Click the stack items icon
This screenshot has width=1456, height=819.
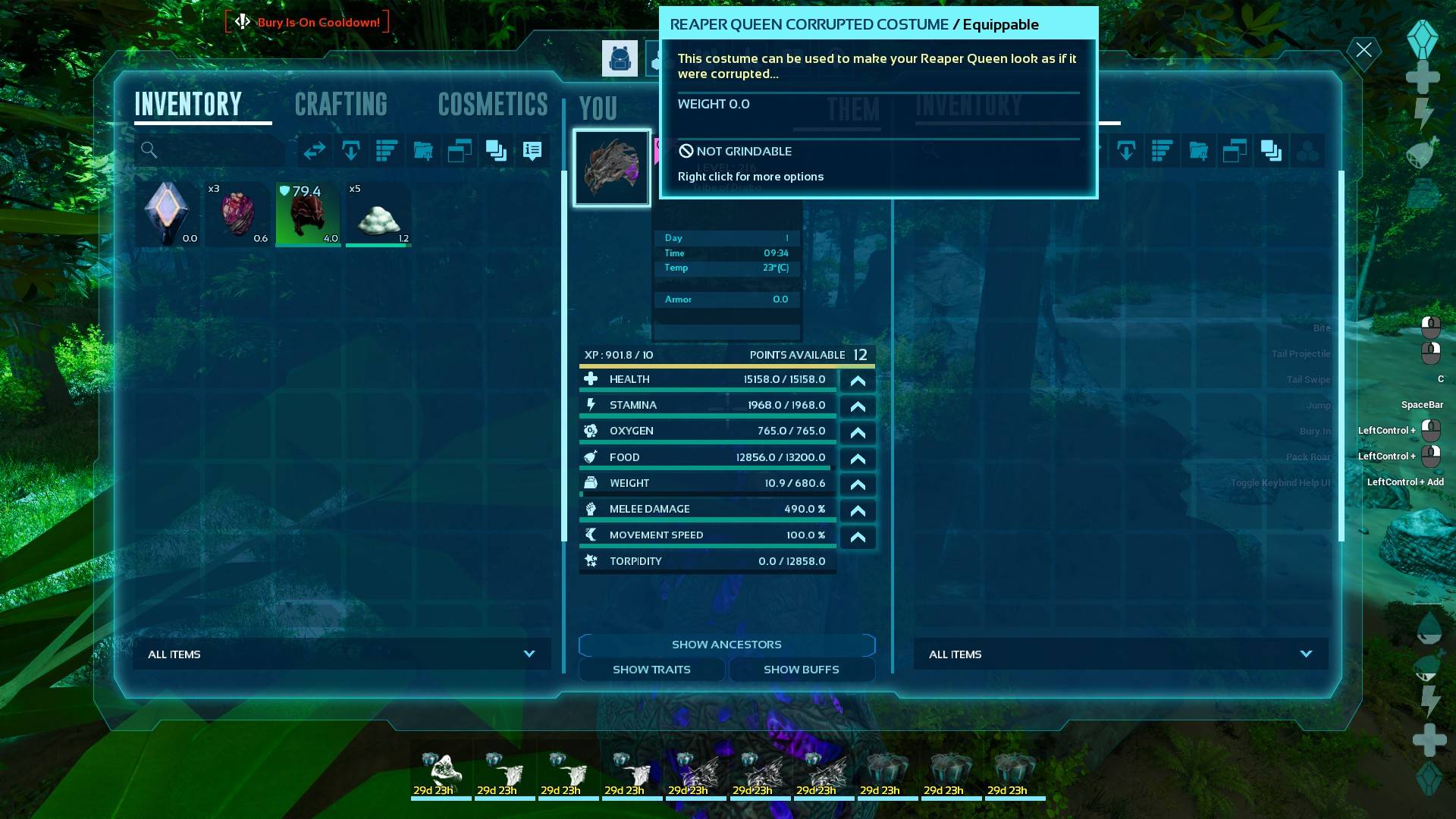click(497, 150)
